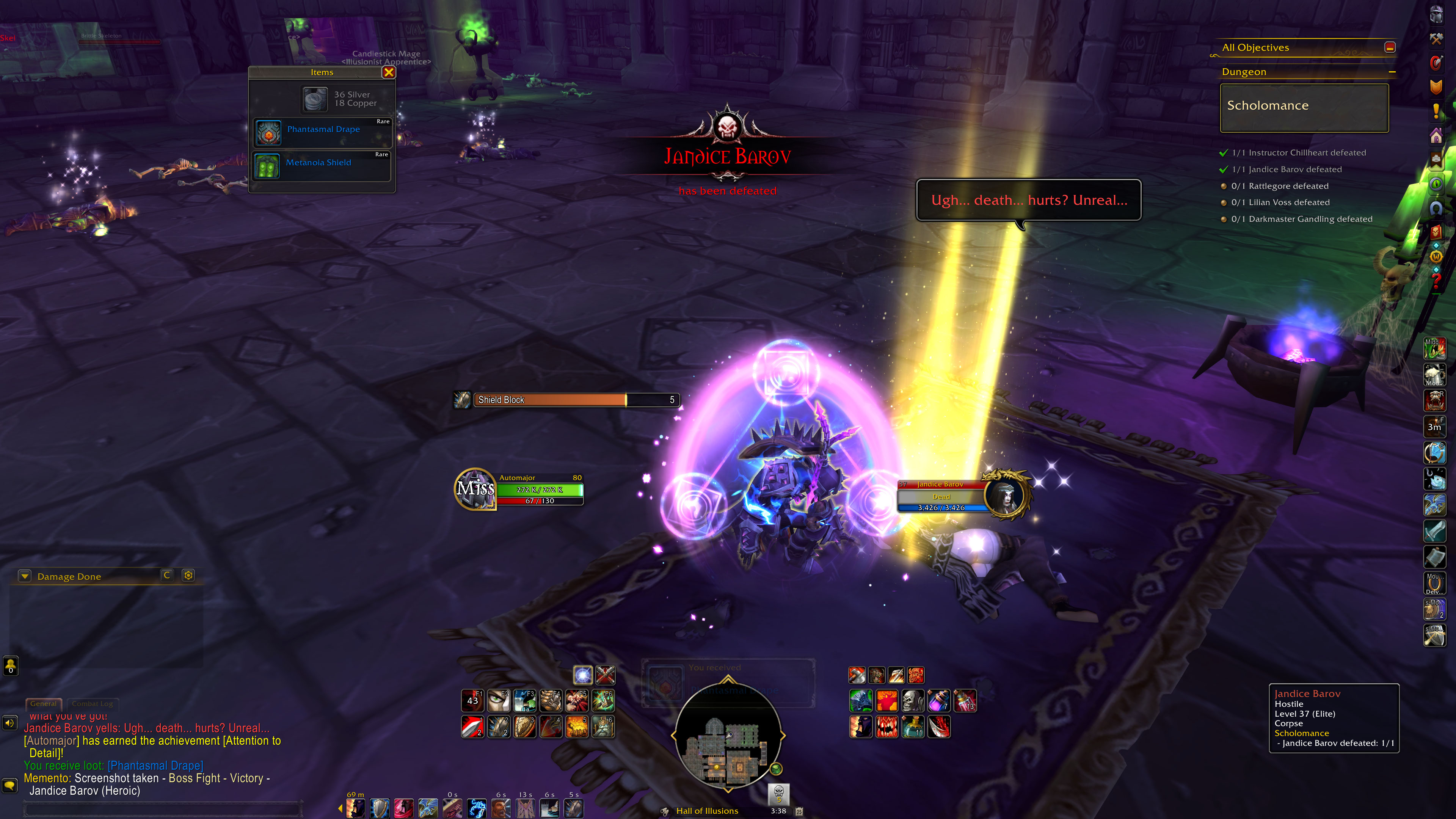Image resolution: width=1456 pixels, height=819 pixels.
Task: Toggle the chat voice speaker button
Action: coord(10,723)
